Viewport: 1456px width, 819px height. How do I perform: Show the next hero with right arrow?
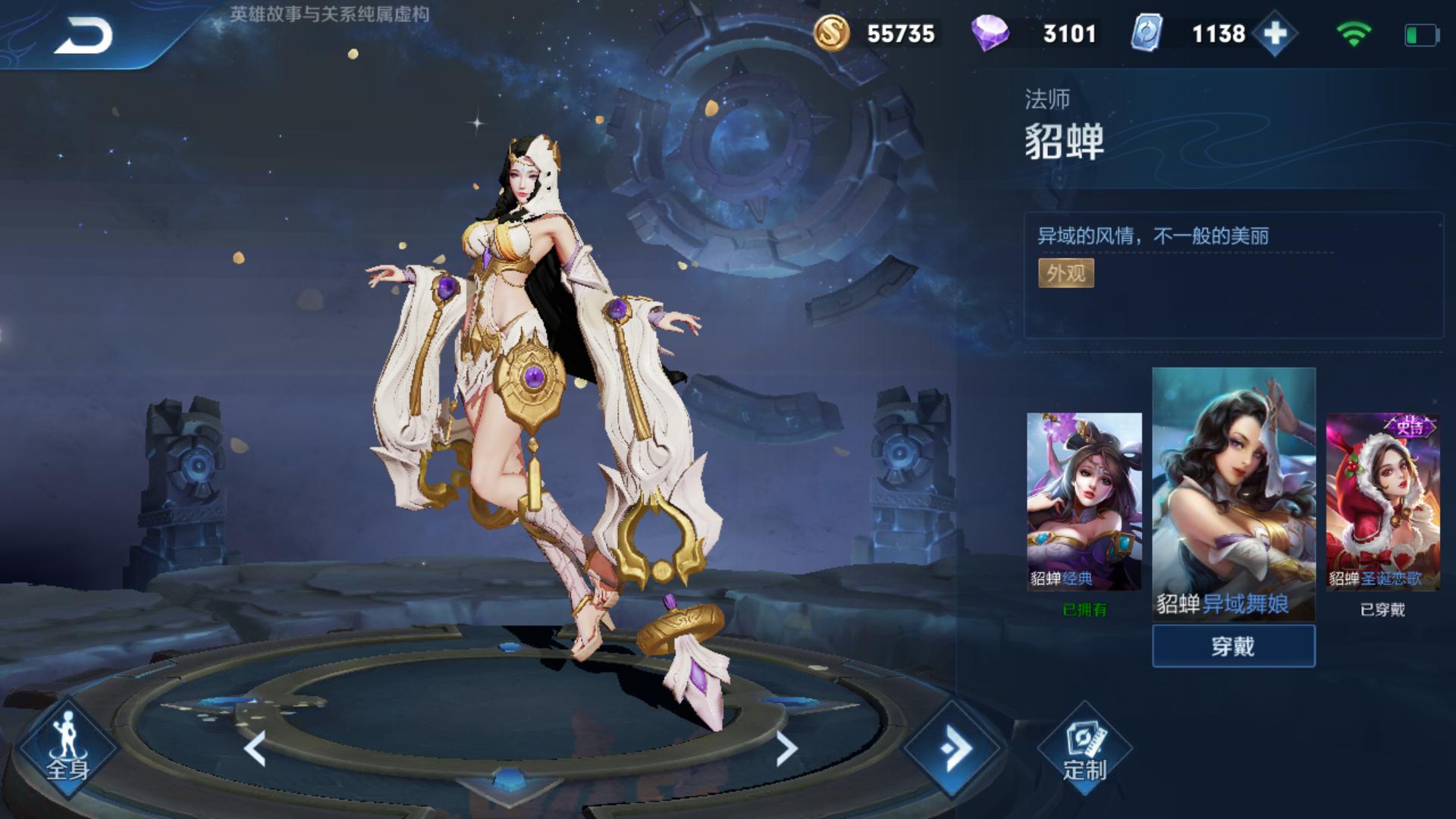(786, 748)
